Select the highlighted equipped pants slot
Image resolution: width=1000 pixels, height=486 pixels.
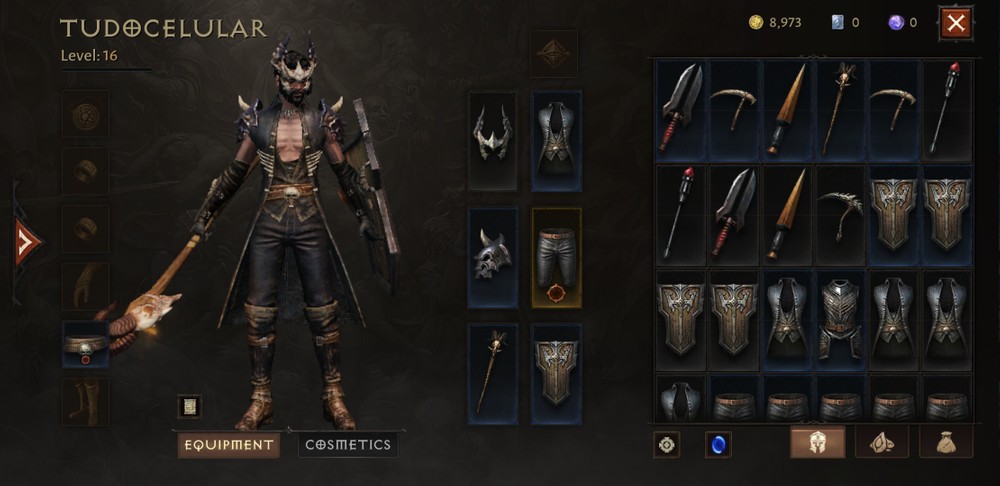(556, 257)
